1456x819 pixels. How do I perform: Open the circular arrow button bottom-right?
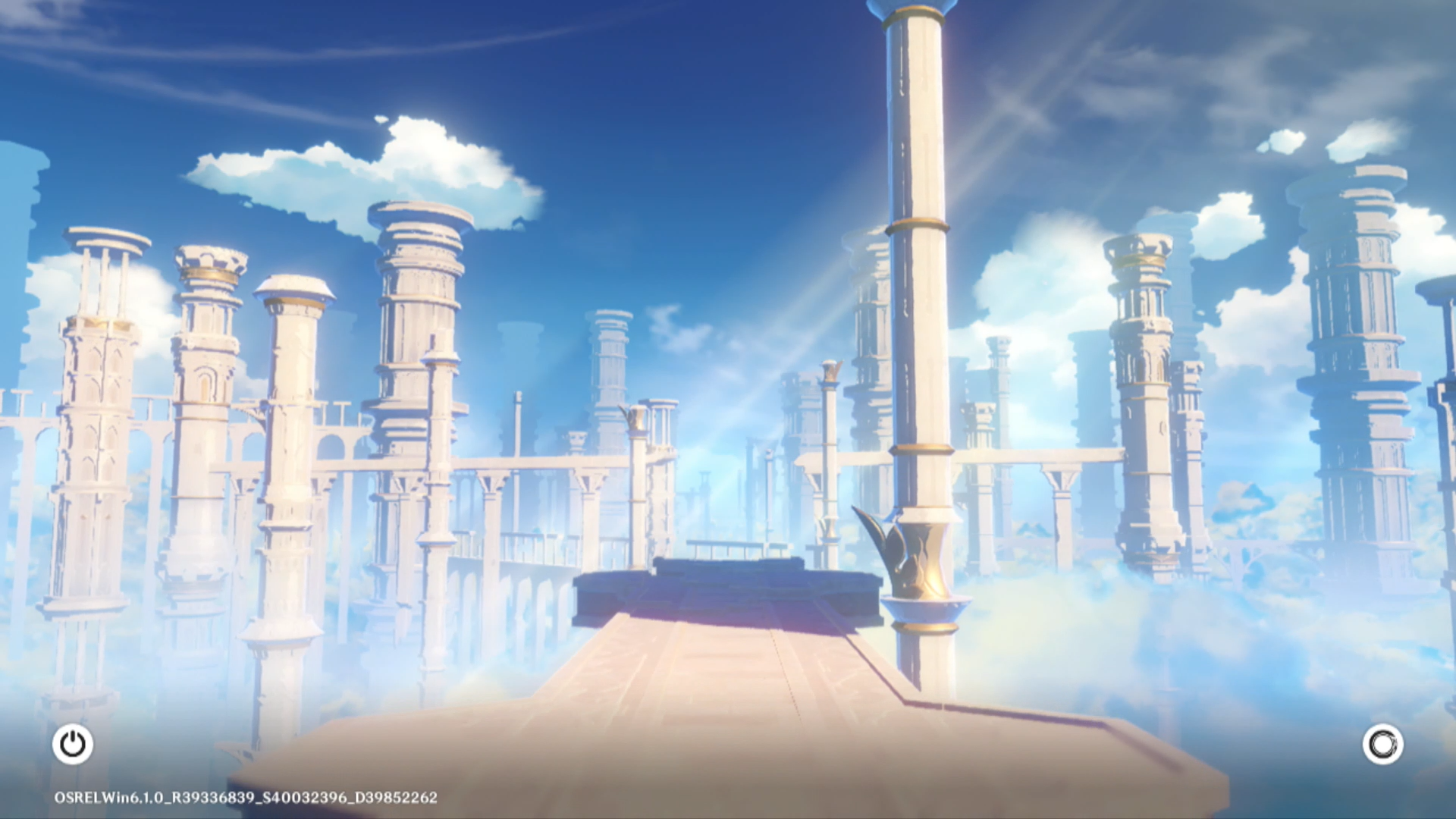pyautogui.click(x=1382, y=744)
